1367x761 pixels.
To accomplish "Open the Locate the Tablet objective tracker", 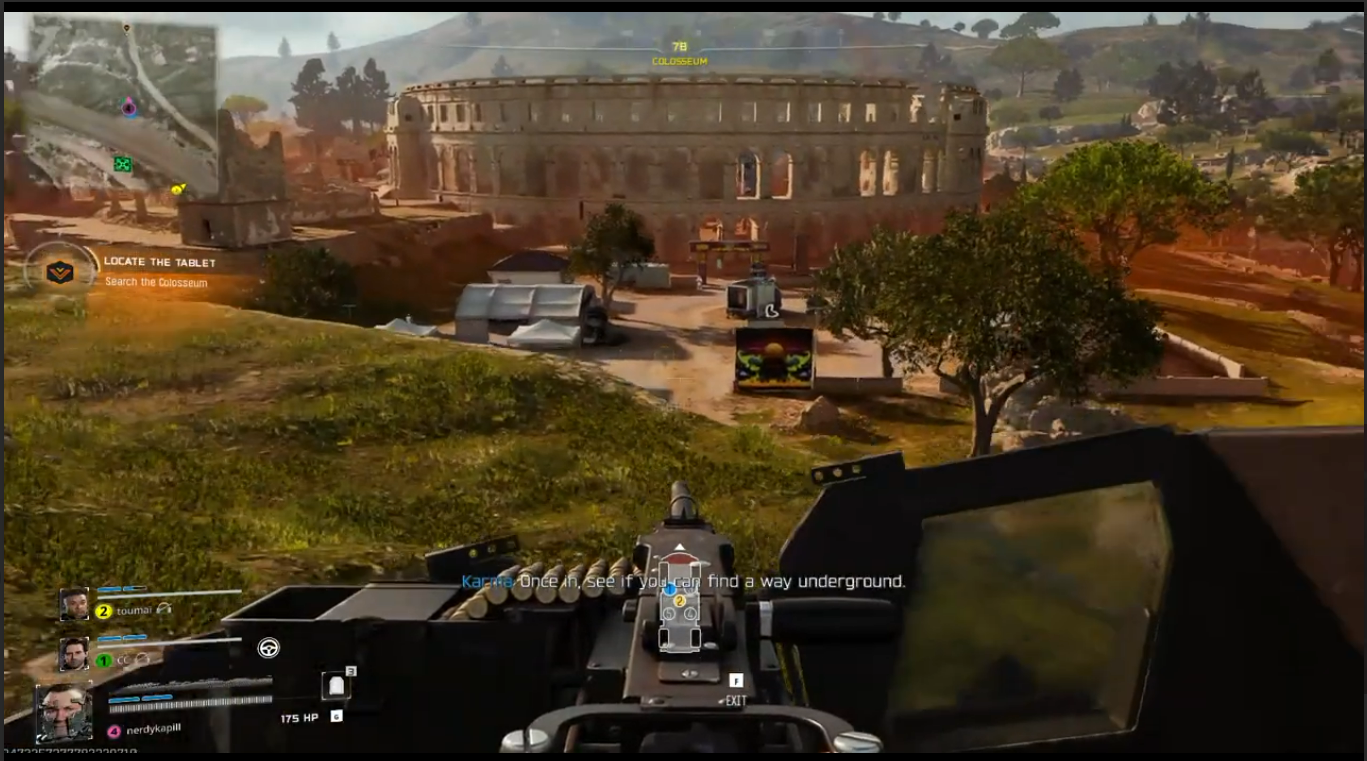I will (160, 262).
